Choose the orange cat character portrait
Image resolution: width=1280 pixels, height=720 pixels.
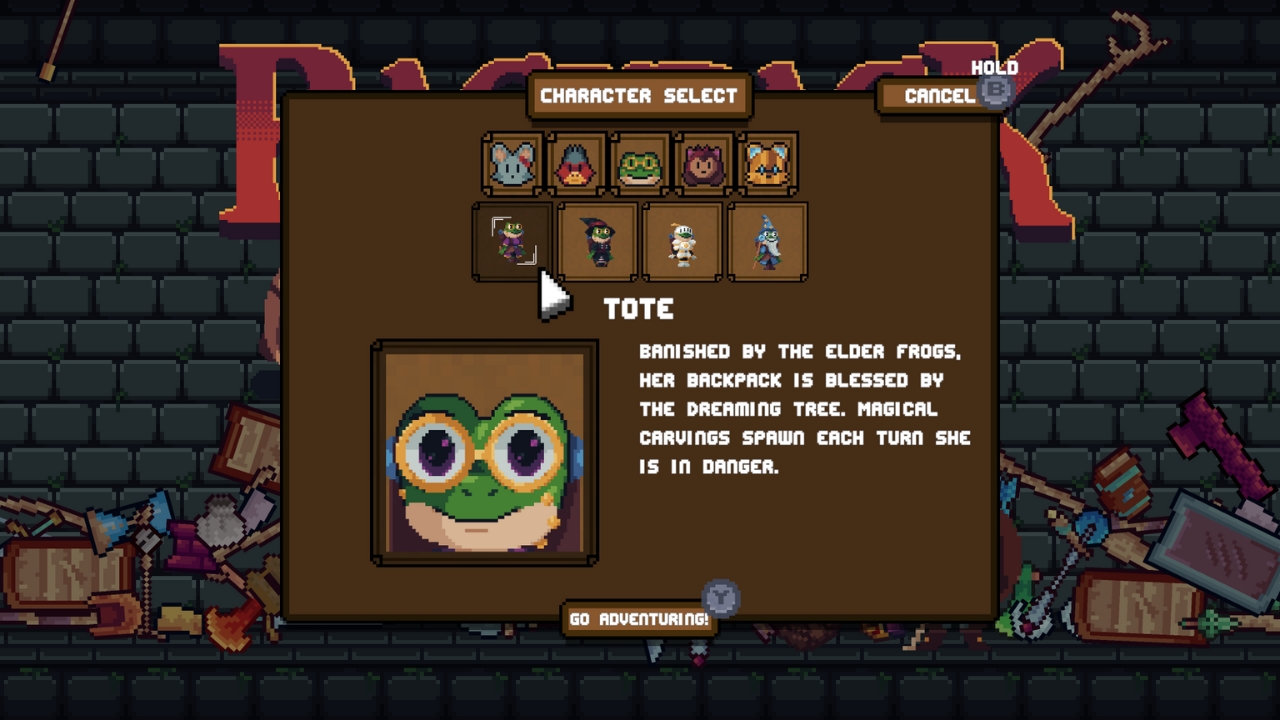click(x=767, y=164)
